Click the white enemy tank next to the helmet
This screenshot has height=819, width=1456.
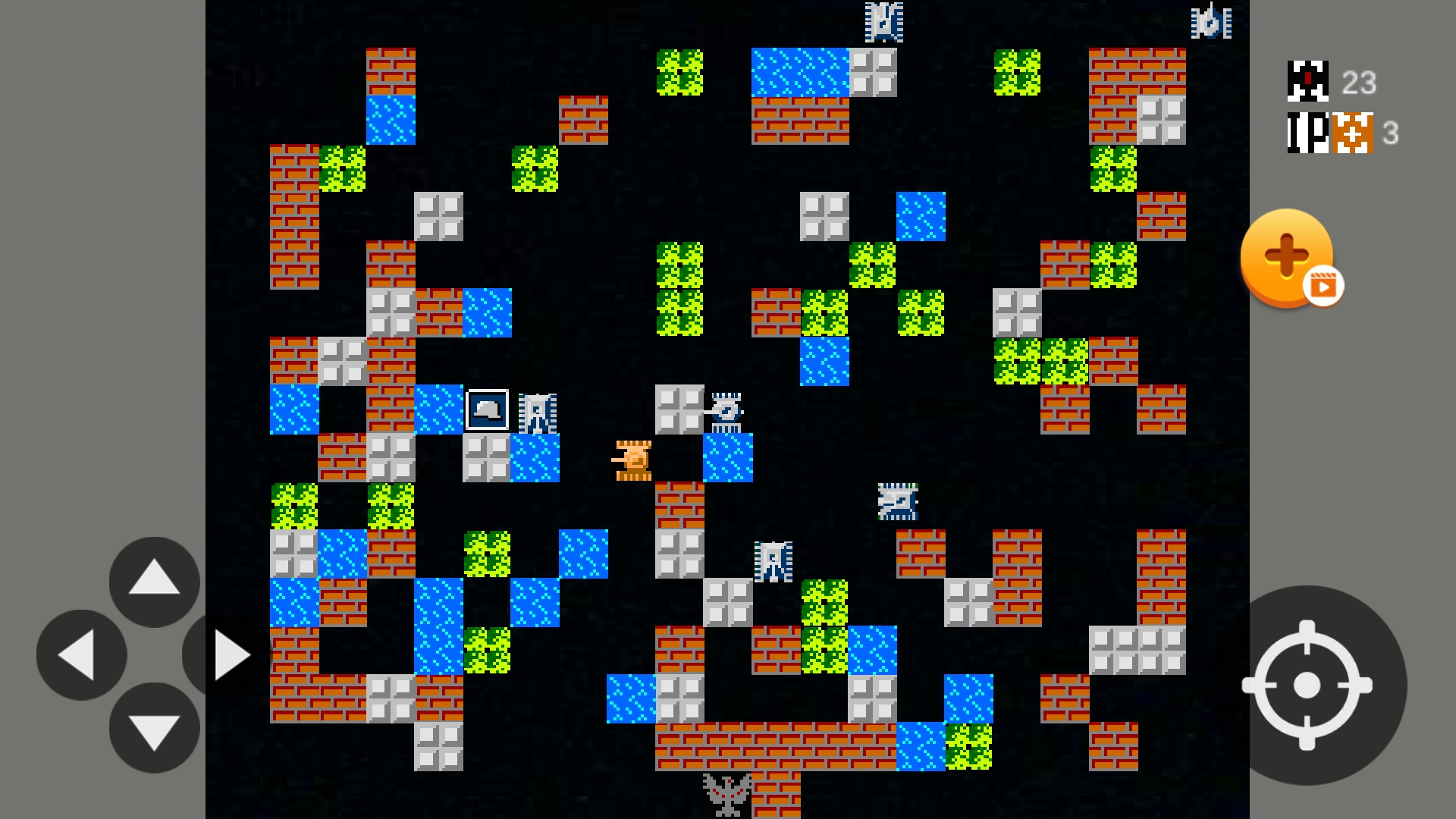click(538, 413)
